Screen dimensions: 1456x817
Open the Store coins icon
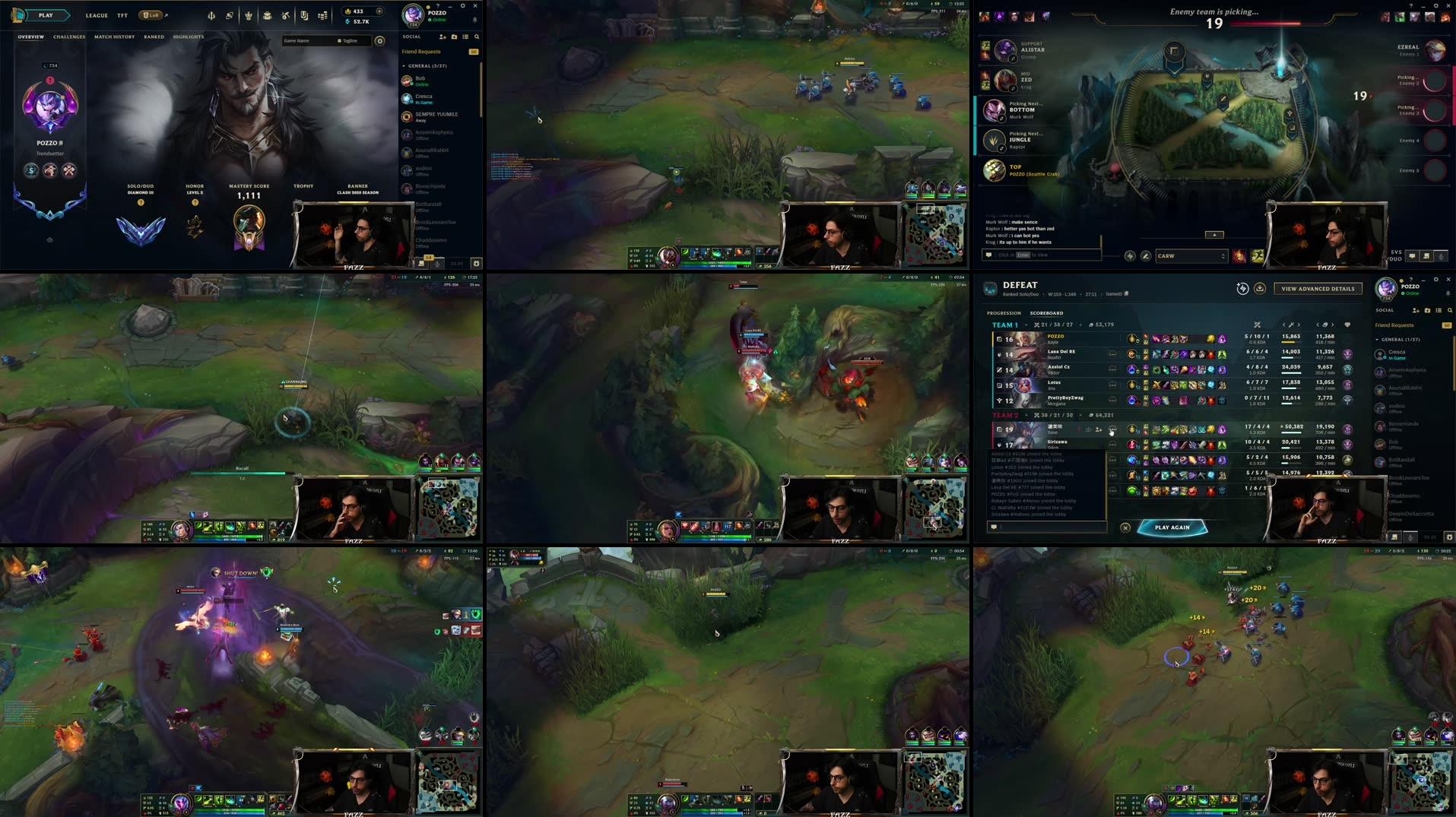323,15
